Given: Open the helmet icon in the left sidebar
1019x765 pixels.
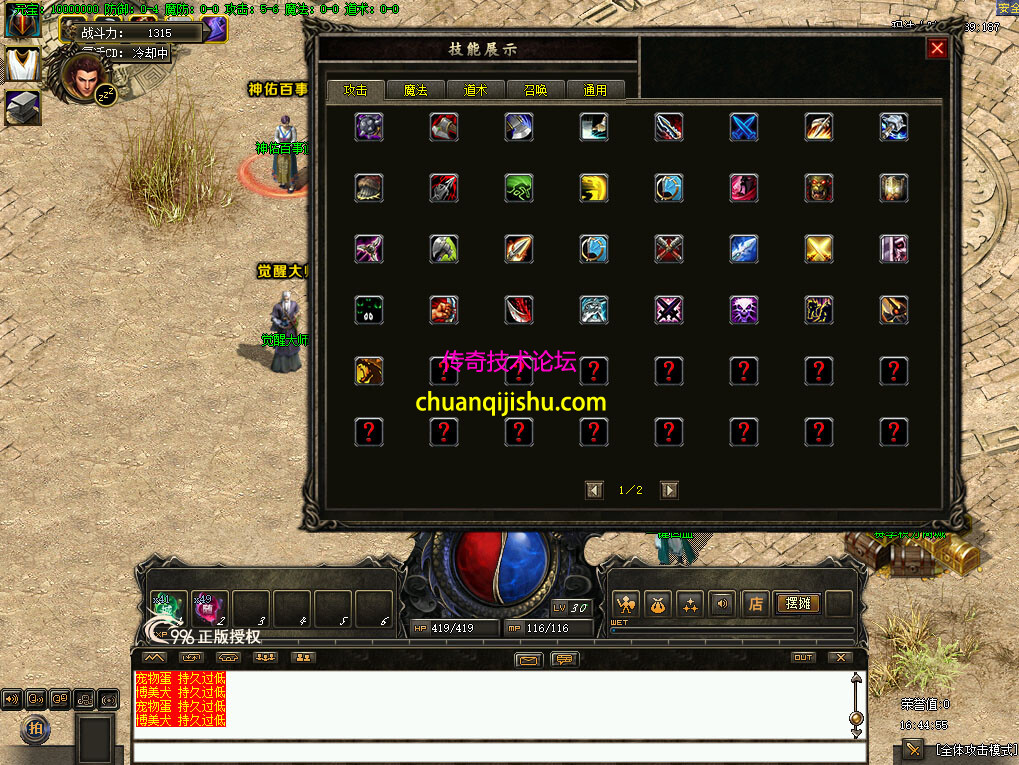Looking at the screenshot, I should point(22,22).
